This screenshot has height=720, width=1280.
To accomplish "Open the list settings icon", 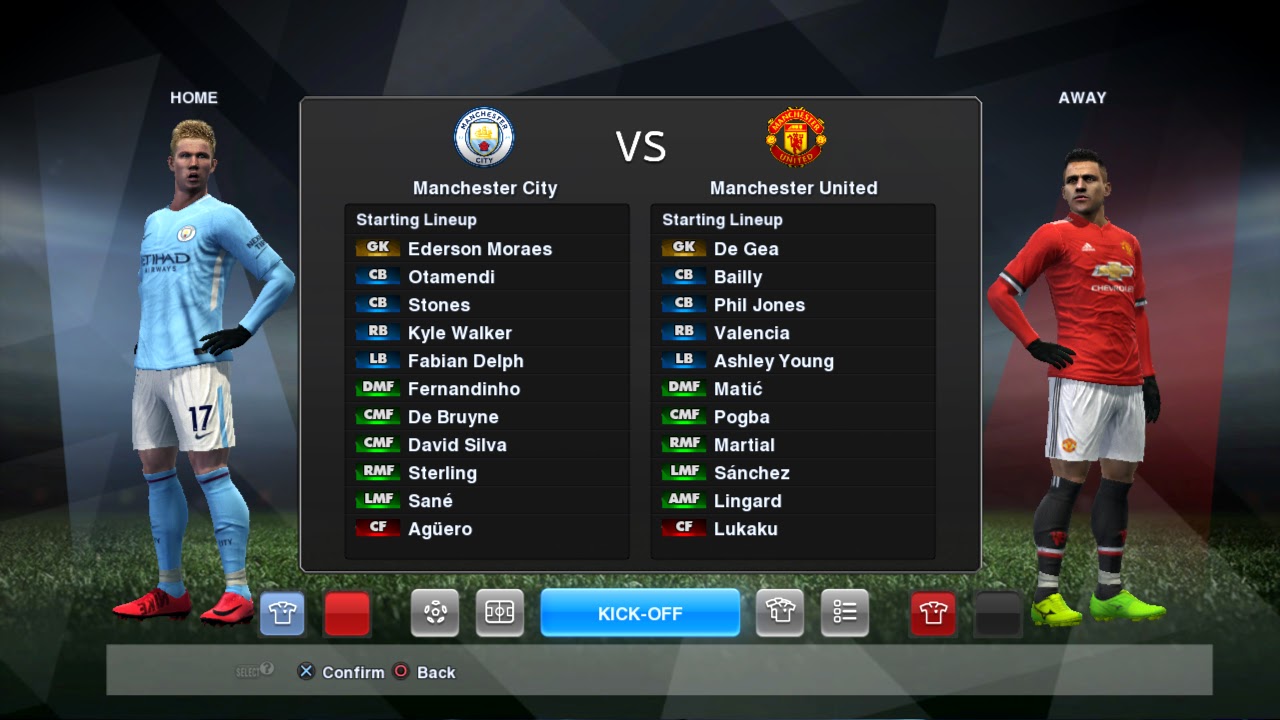I will [x=845, y=613].
